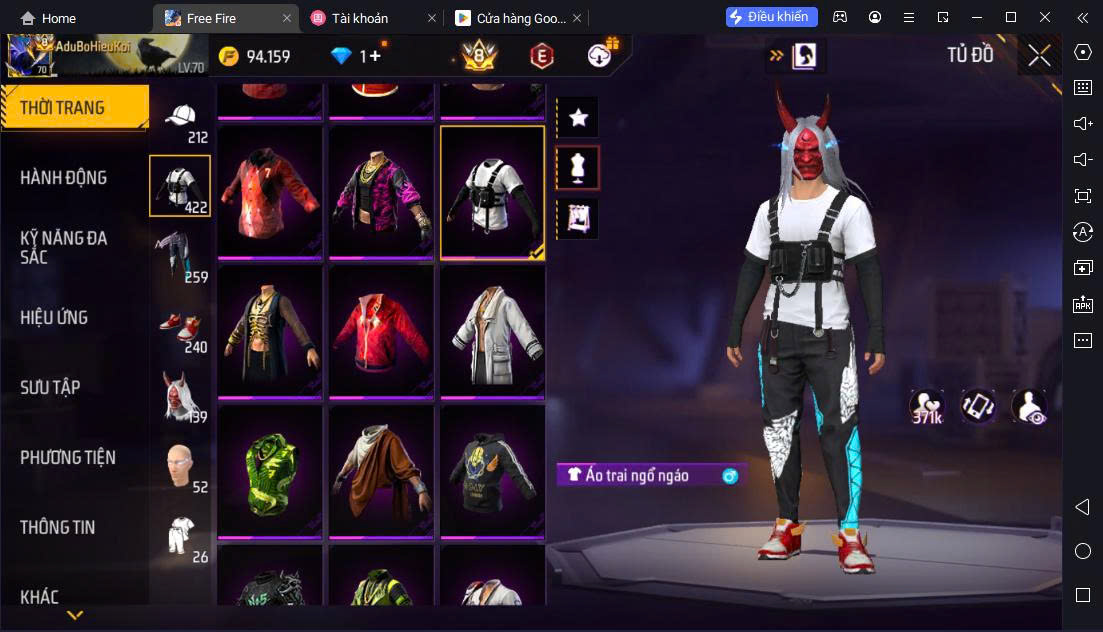Equip the red hoodie jacket with number 7
The image size is (1103, 632).
270,192
